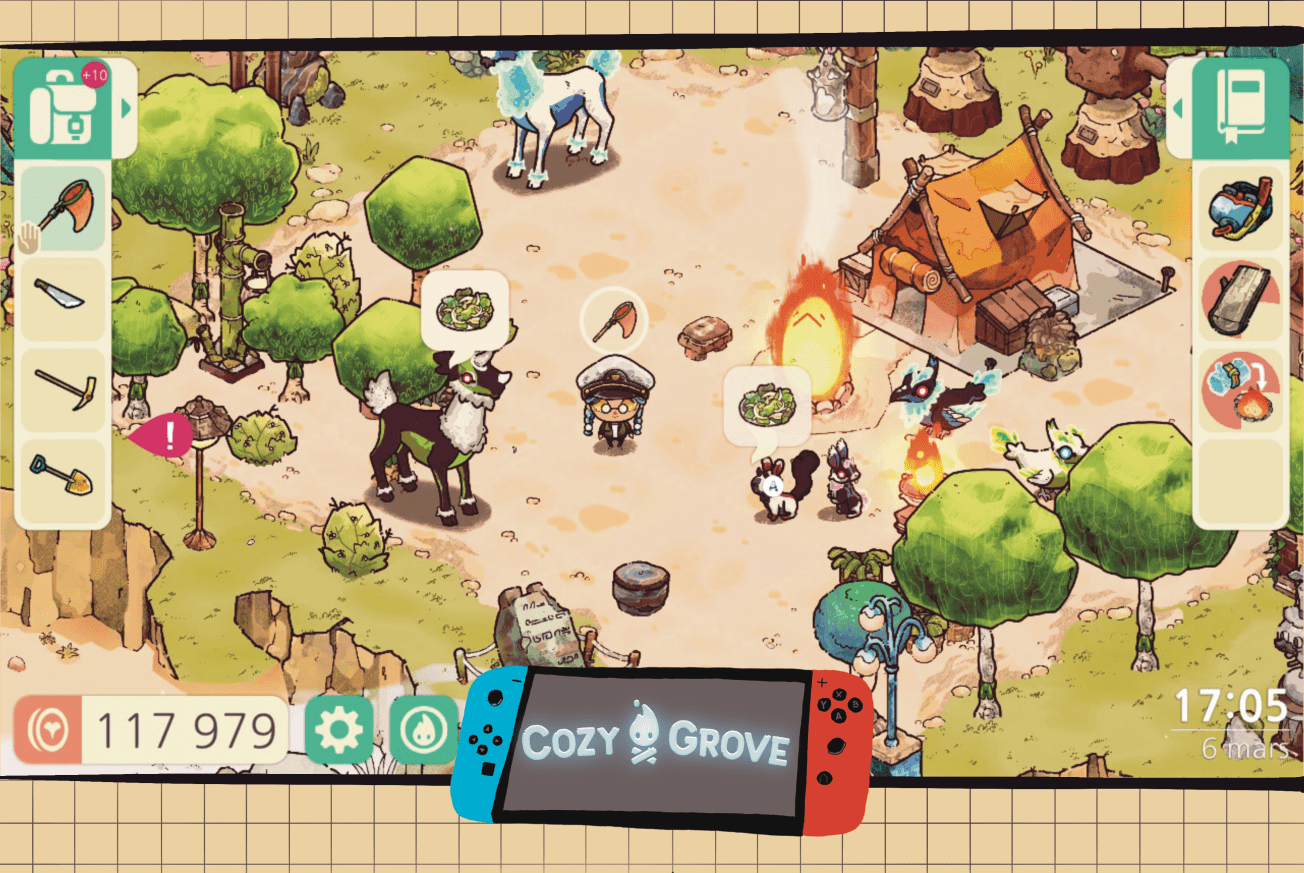Click the salad speech bubble above the deer
This screenshot has width=1304, height=873.
coord(465,307)
